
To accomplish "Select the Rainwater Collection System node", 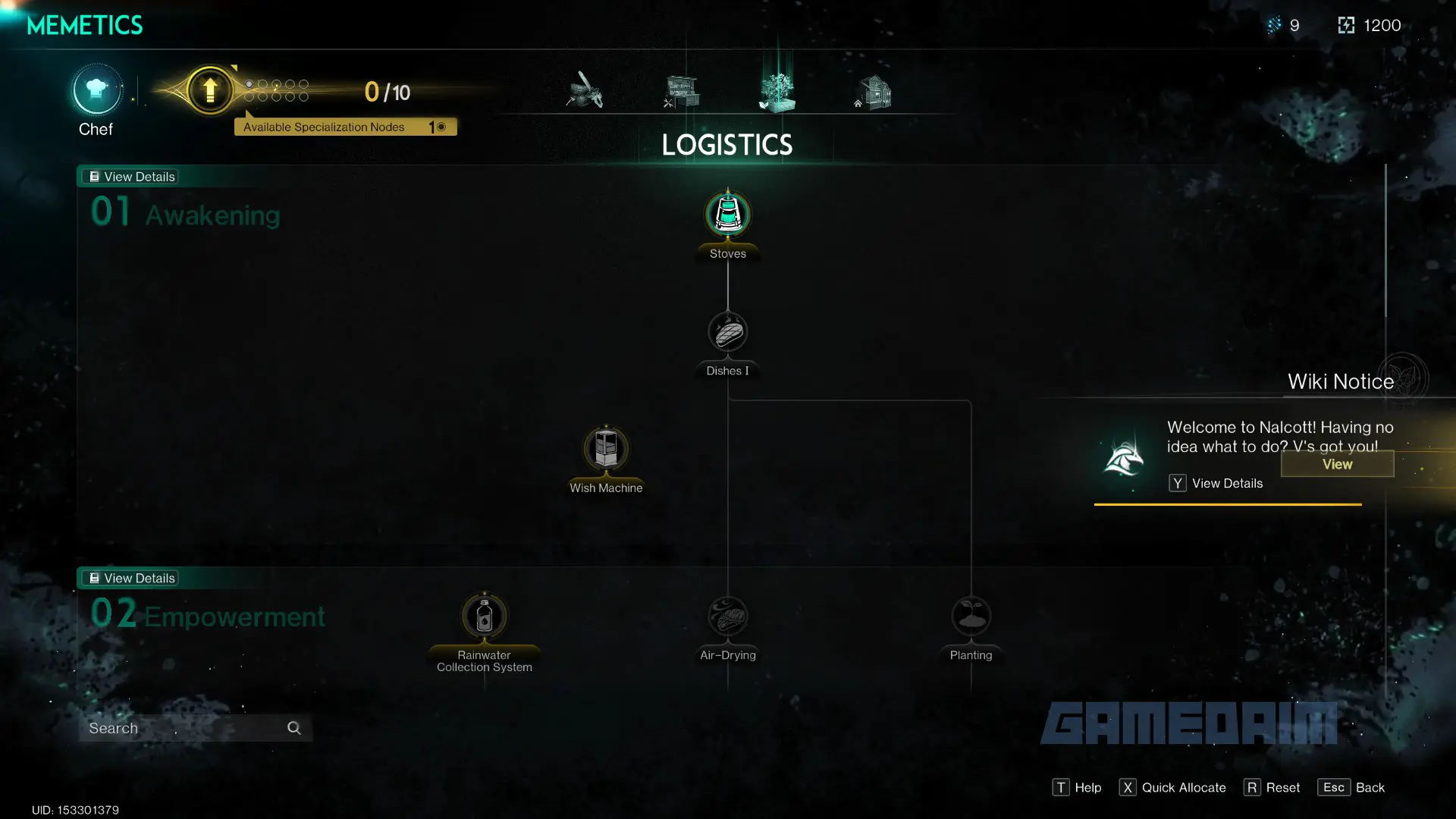I will pos(485,616).
